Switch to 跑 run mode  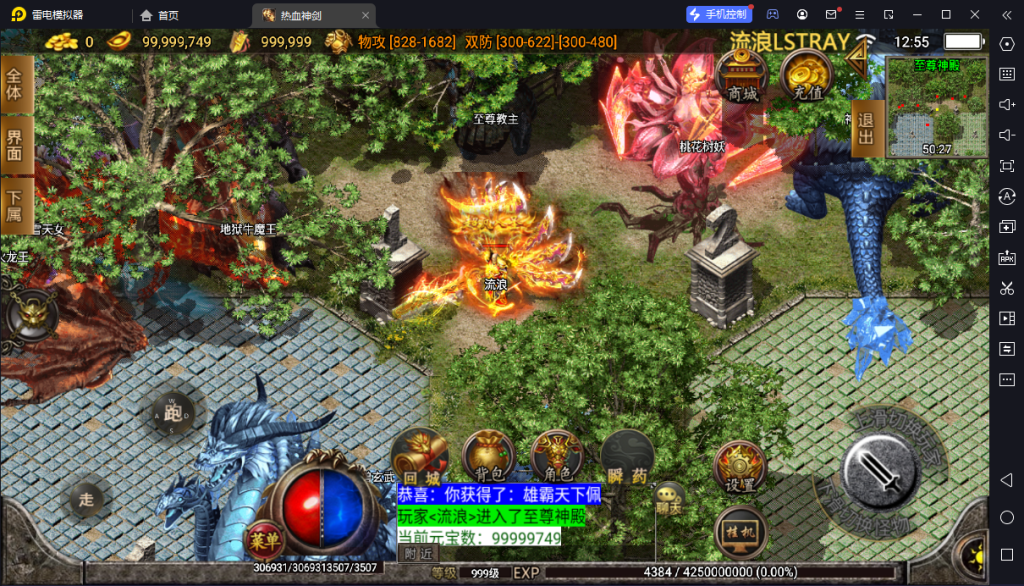[x=174, y=411]
